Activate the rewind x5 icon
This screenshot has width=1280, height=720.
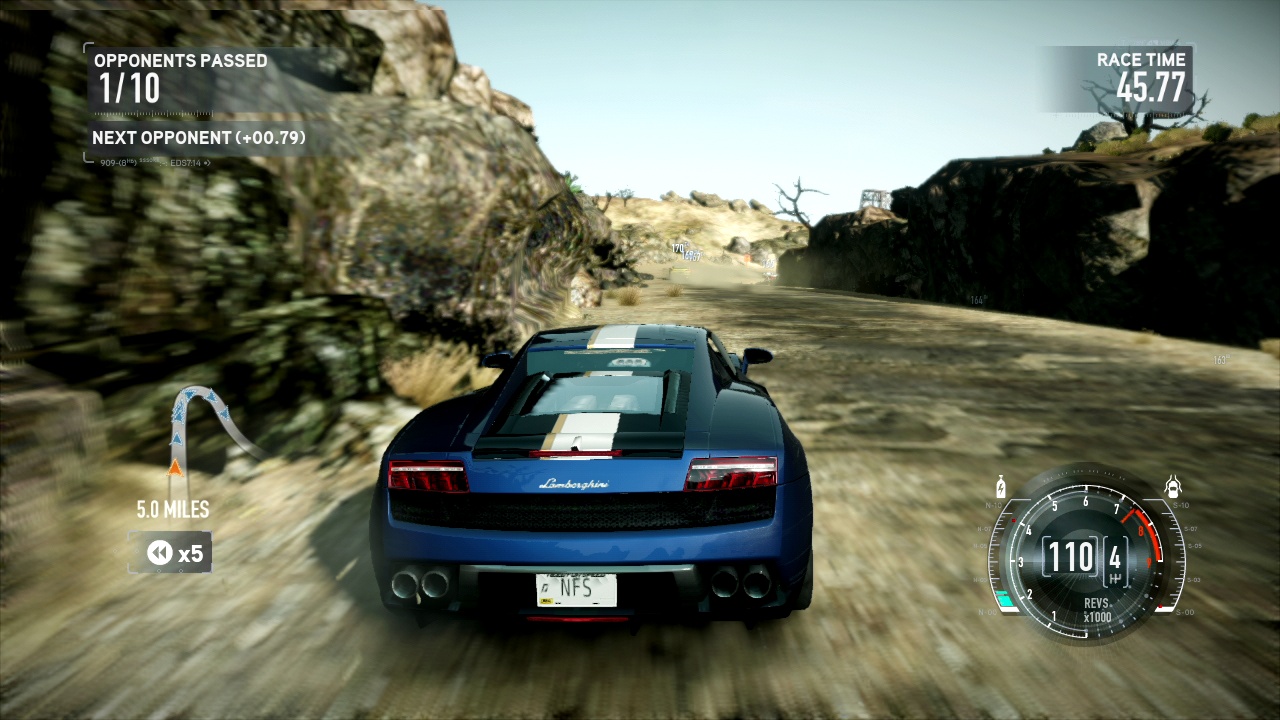tap(160, 552)
